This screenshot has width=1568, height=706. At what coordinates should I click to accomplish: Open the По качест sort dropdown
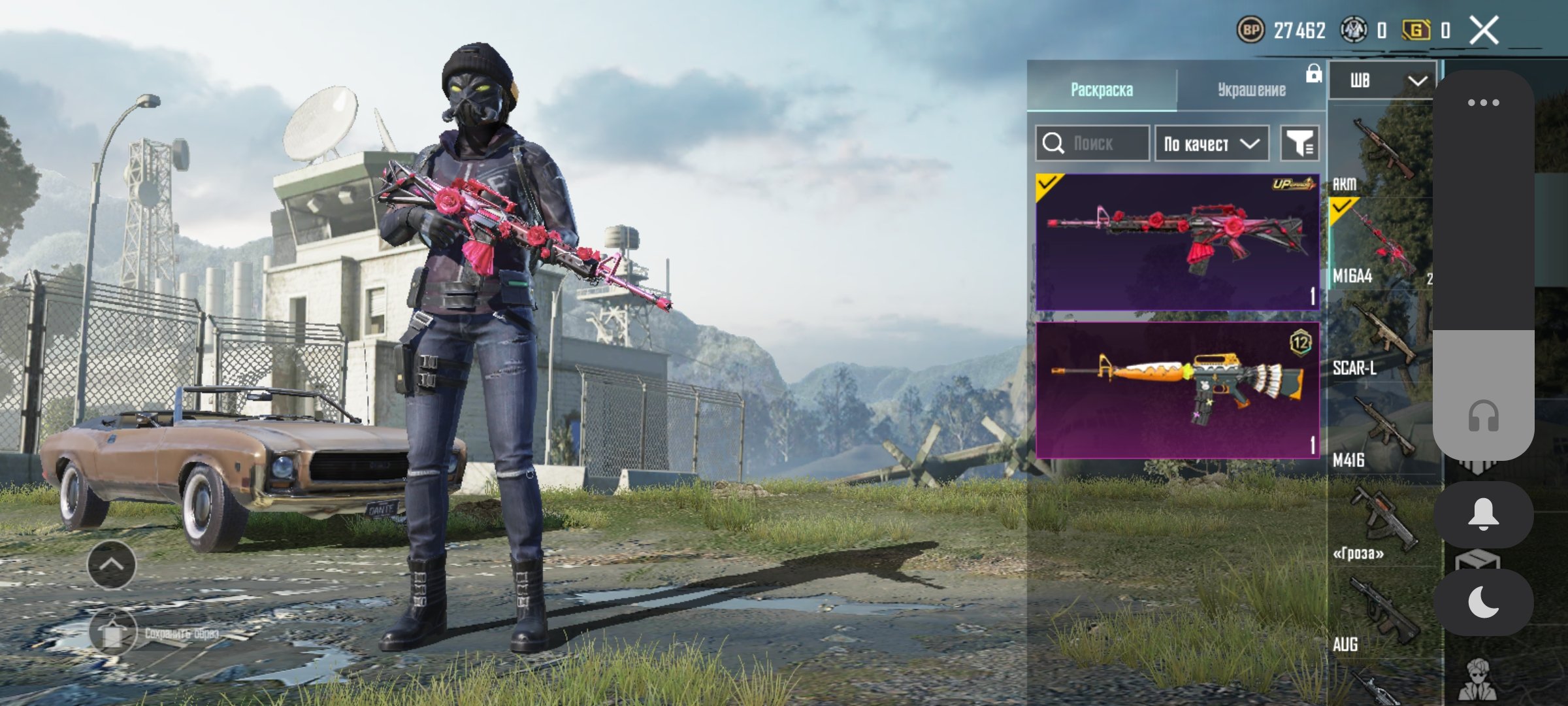[x=1211, y=143]
